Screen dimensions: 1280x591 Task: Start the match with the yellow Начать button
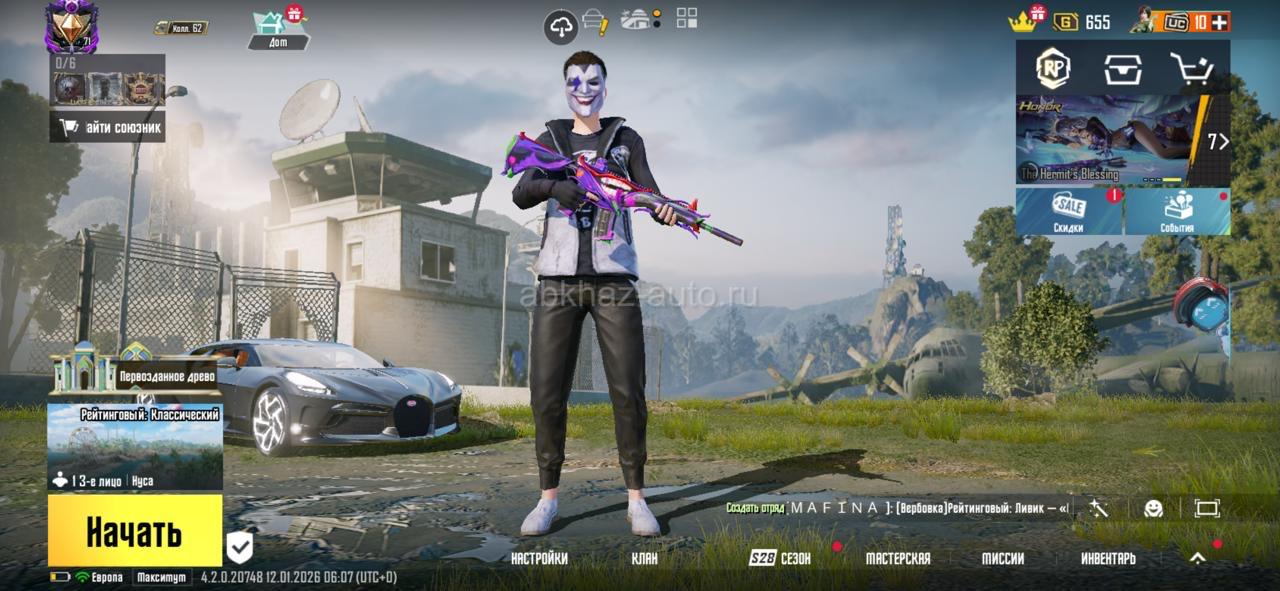[135, 530]
